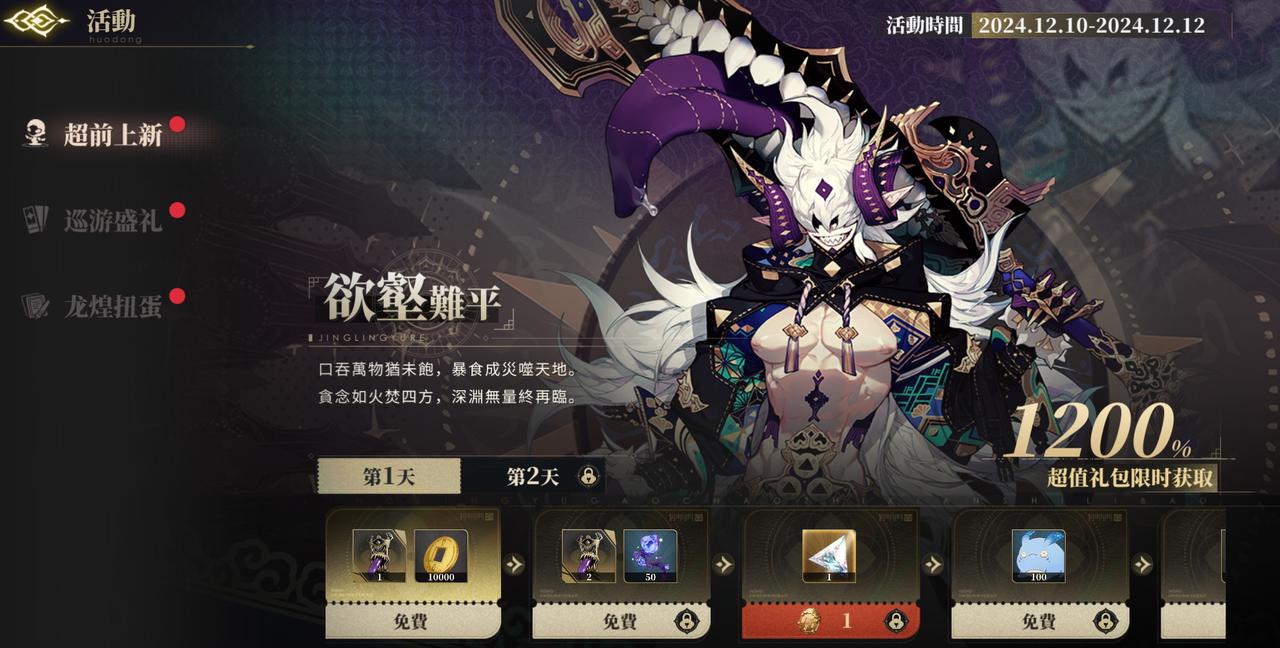This screenshot has height=648, width=1280.
Task: Claim the first free 免費 reward
Action: tap(413, 621)
